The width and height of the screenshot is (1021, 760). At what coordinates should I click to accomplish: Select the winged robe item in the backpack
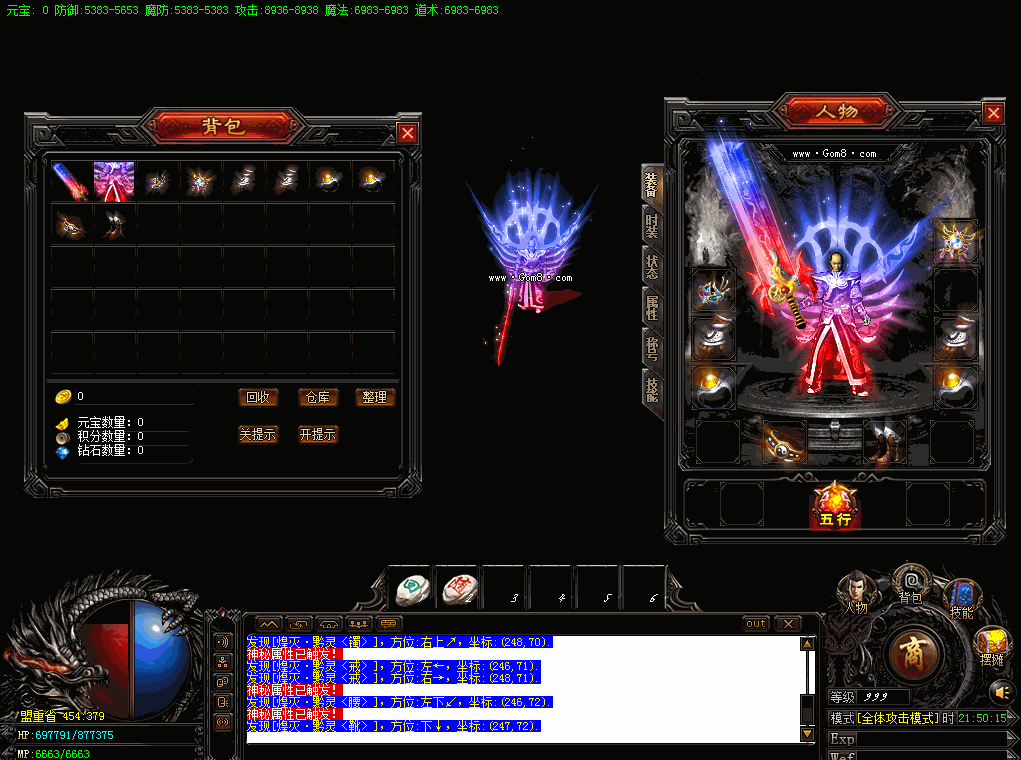click(x=114, y=181)
